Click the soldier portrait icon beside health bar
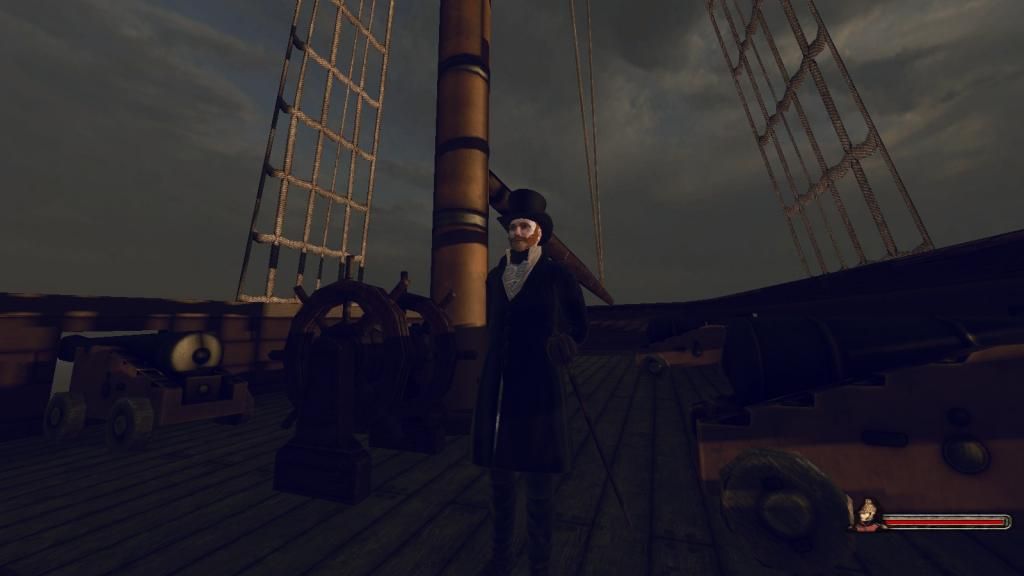The width and height of the screenshot is (1024, 576). [x=864, y=513]
